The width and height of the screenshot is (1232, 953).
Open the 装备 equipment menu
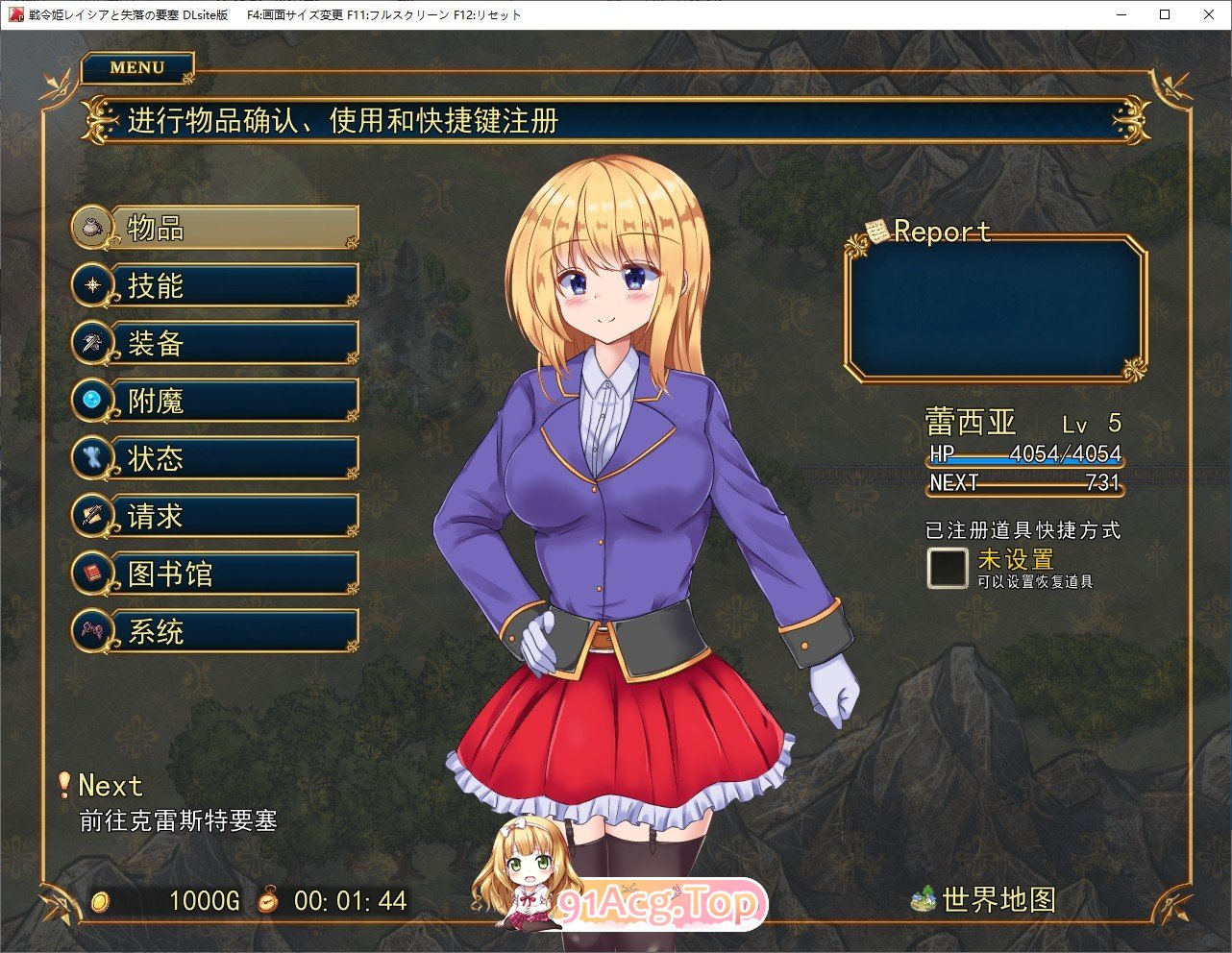(217, 343)
